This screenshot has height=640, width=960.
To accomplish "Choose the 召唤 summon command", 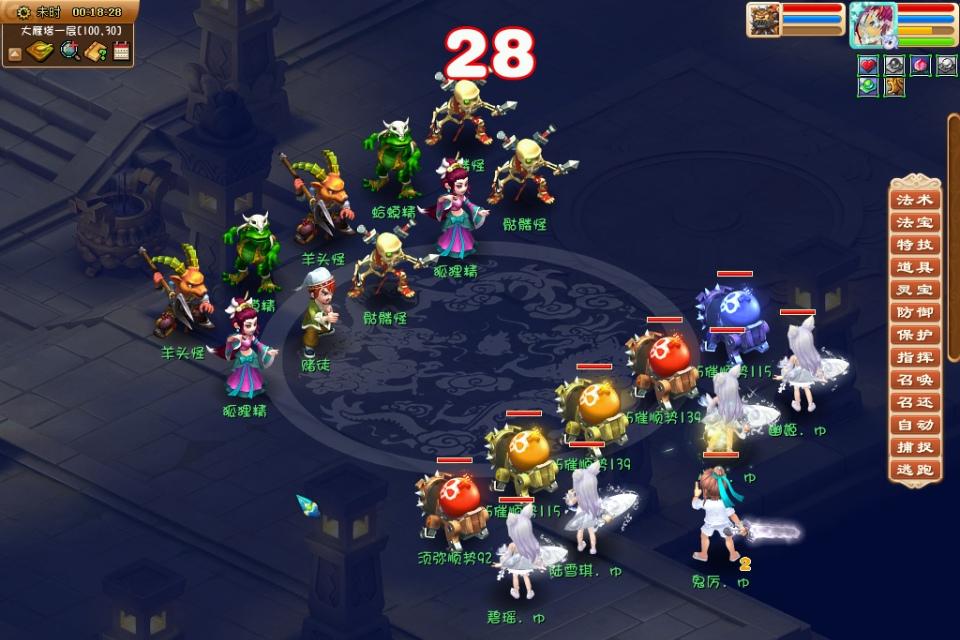I will pyautogui.click(x=915, y=380).
